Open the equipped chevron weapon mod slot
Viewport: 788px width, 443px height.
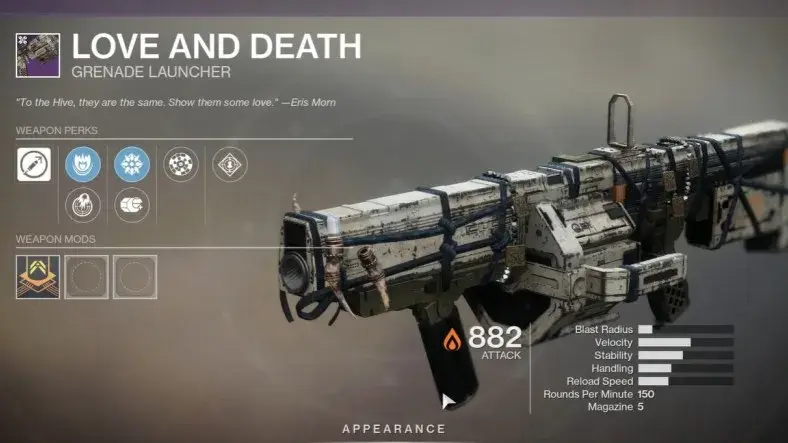37,276
